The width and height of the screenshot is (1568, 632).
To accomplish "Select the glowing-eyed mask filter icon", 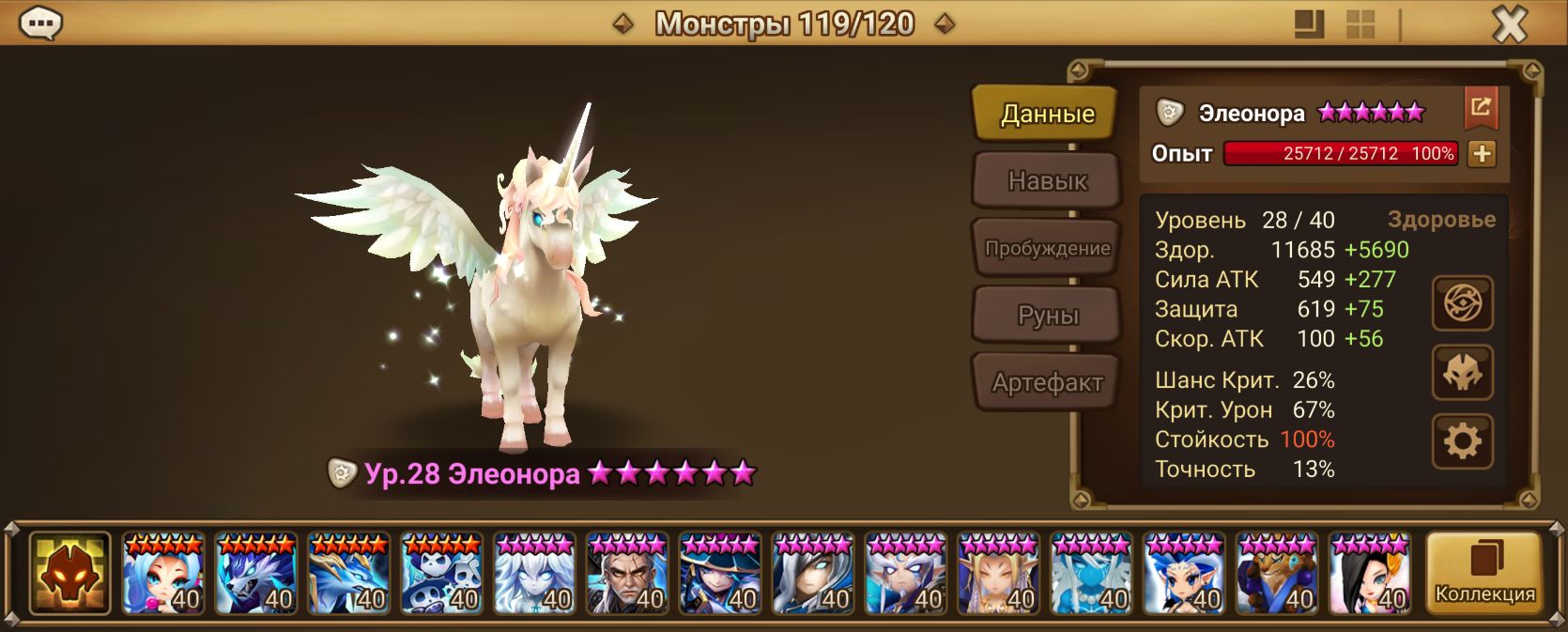I will click(70, 574).
